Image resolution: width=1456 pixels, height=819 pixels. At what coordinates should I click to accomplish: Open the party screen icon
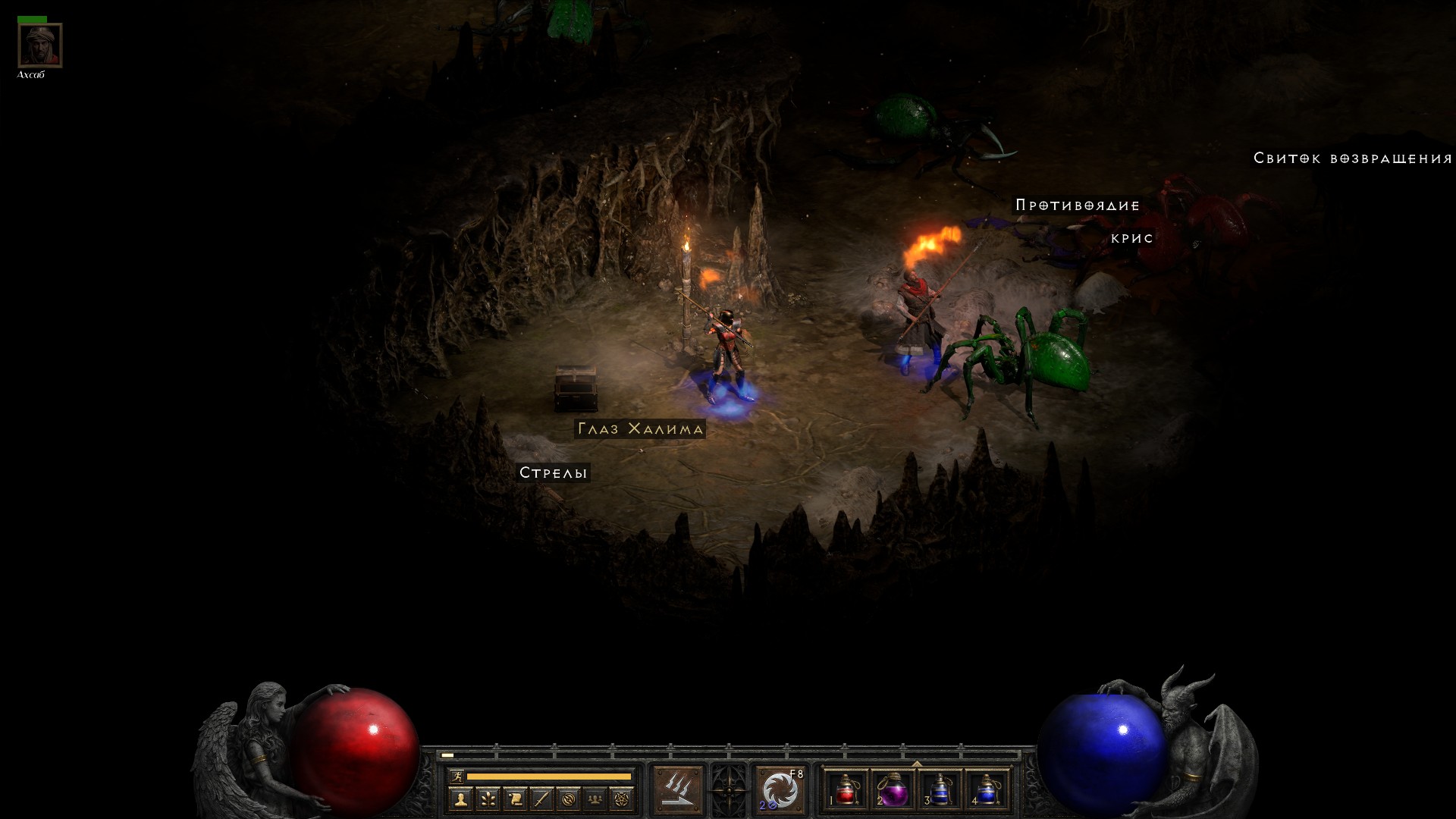(x=595, y=799)
